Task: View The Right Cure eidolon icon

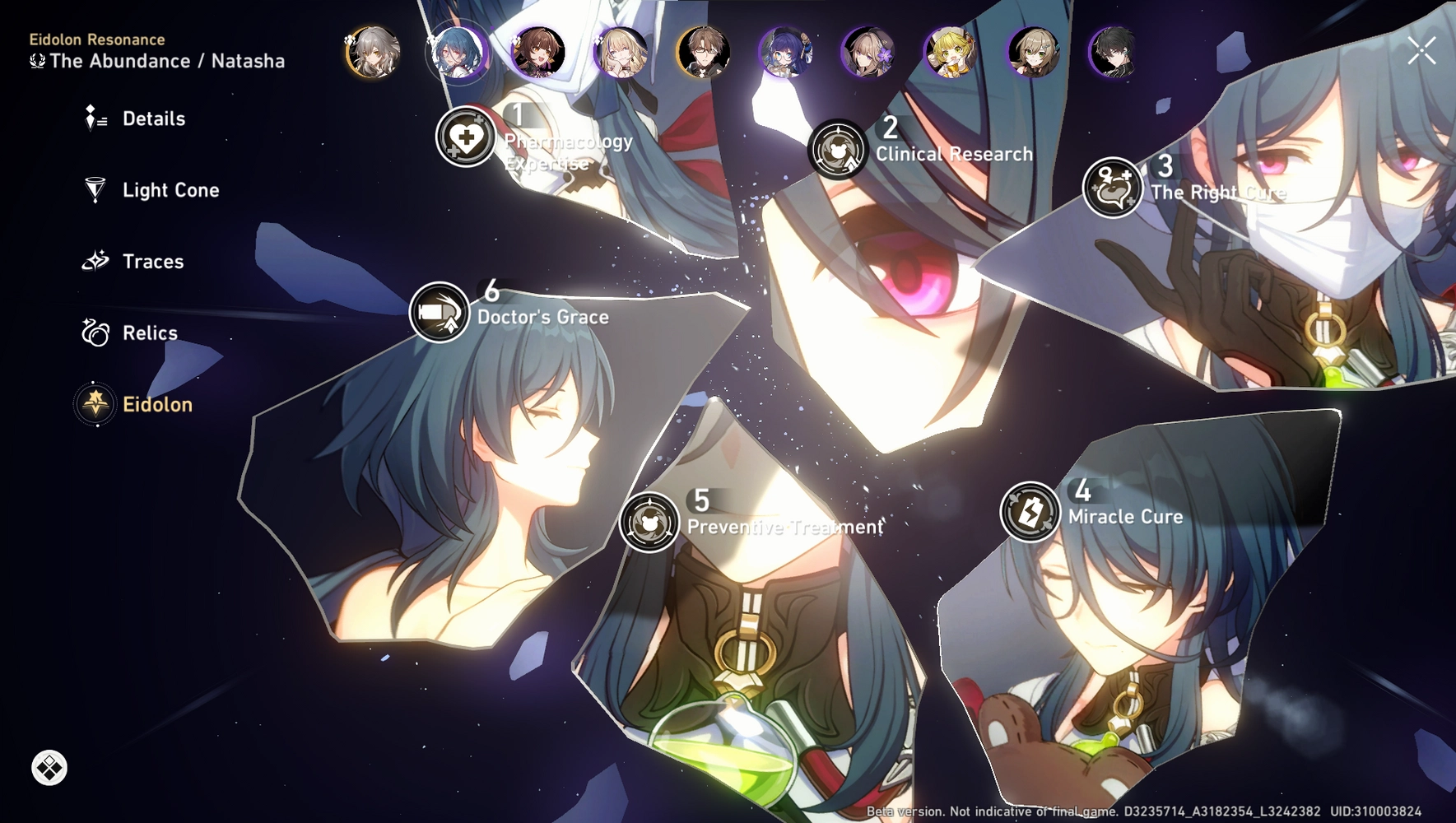Action: point(1113,187)
